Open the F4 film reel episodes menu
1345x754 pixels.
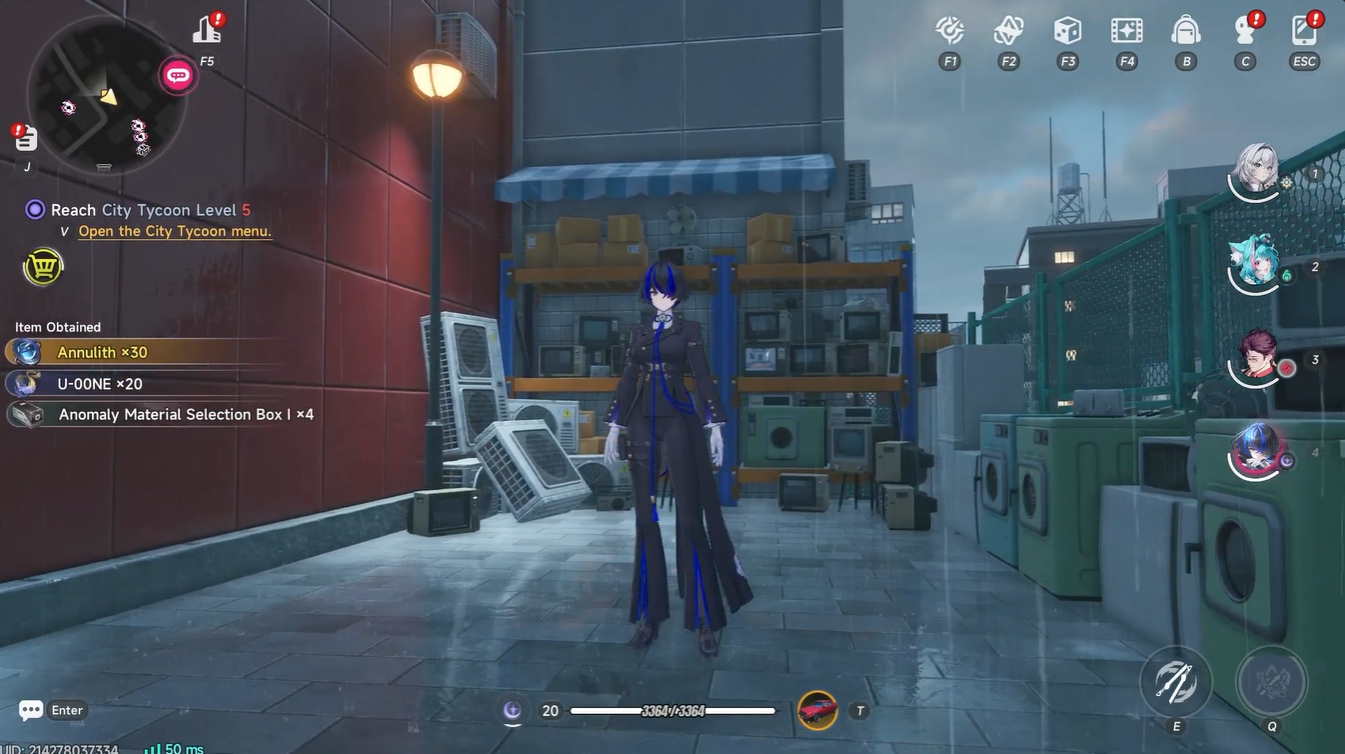[1126, 30]
